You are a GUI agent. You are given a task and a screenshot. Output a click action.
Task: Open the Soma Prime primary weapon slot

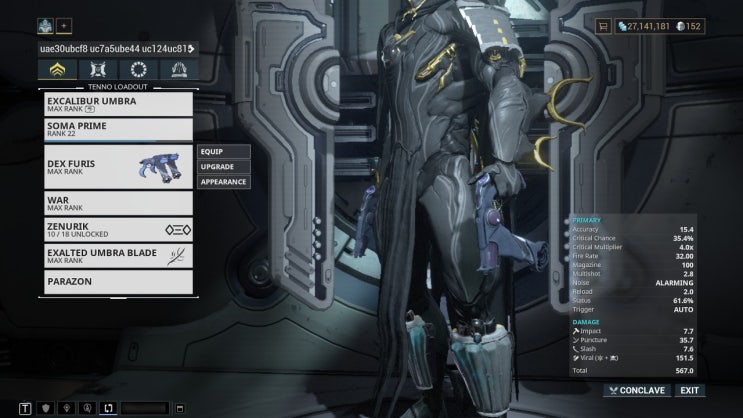118,130
